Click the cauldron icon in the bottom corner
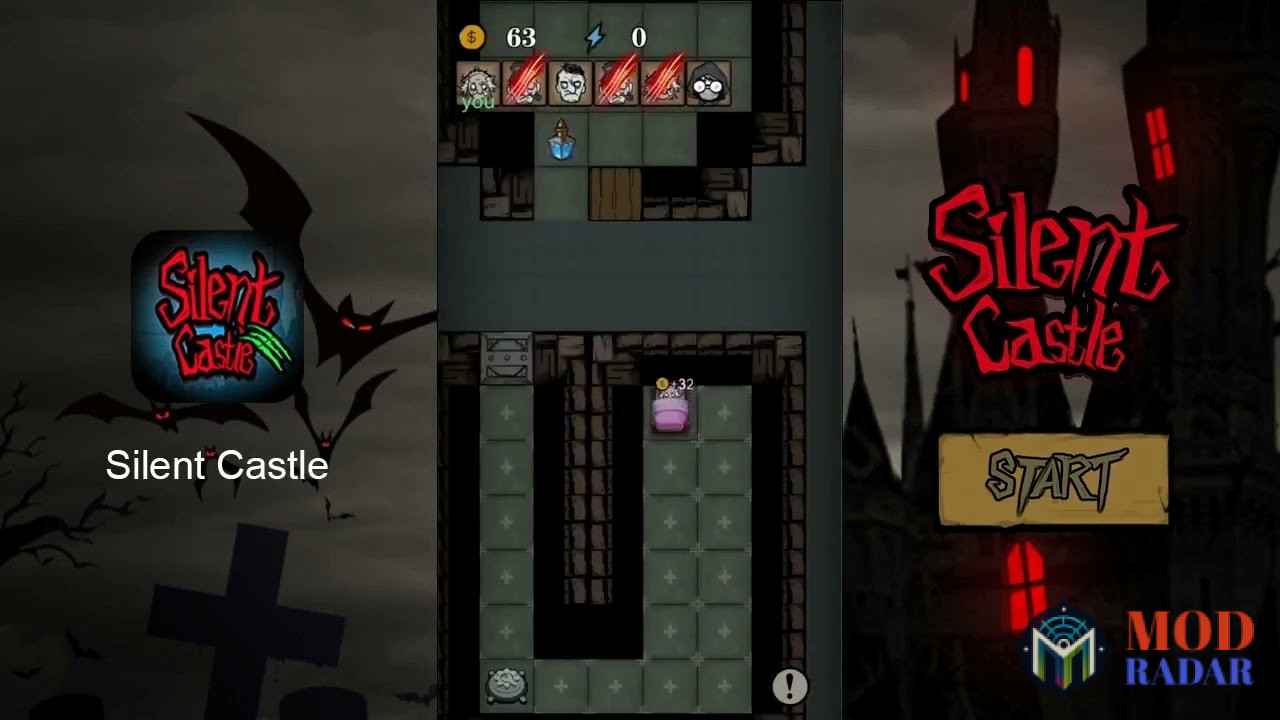 click(508, 684)
